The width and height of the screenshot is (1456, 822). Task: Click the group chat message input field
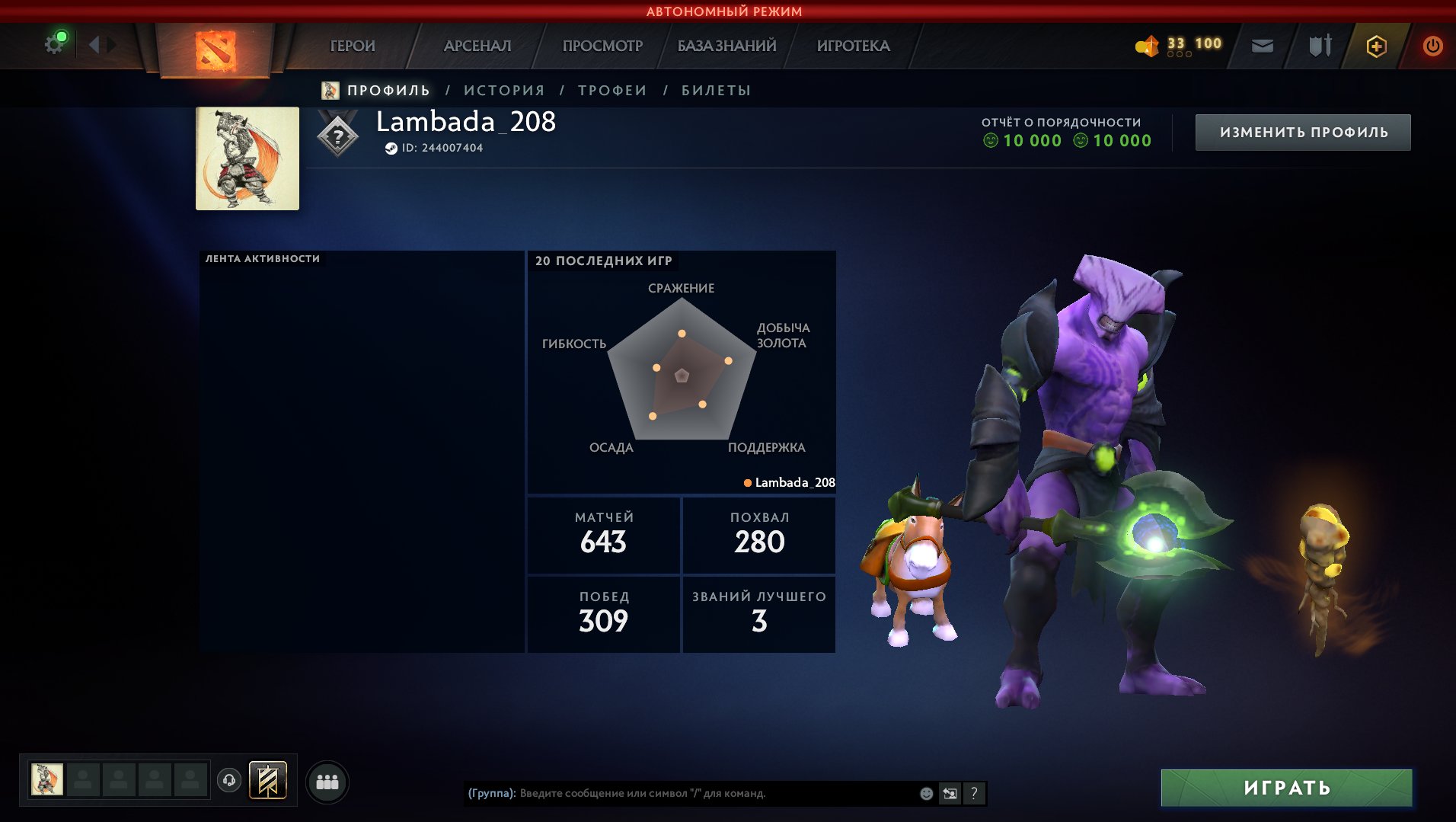point(685,792)
